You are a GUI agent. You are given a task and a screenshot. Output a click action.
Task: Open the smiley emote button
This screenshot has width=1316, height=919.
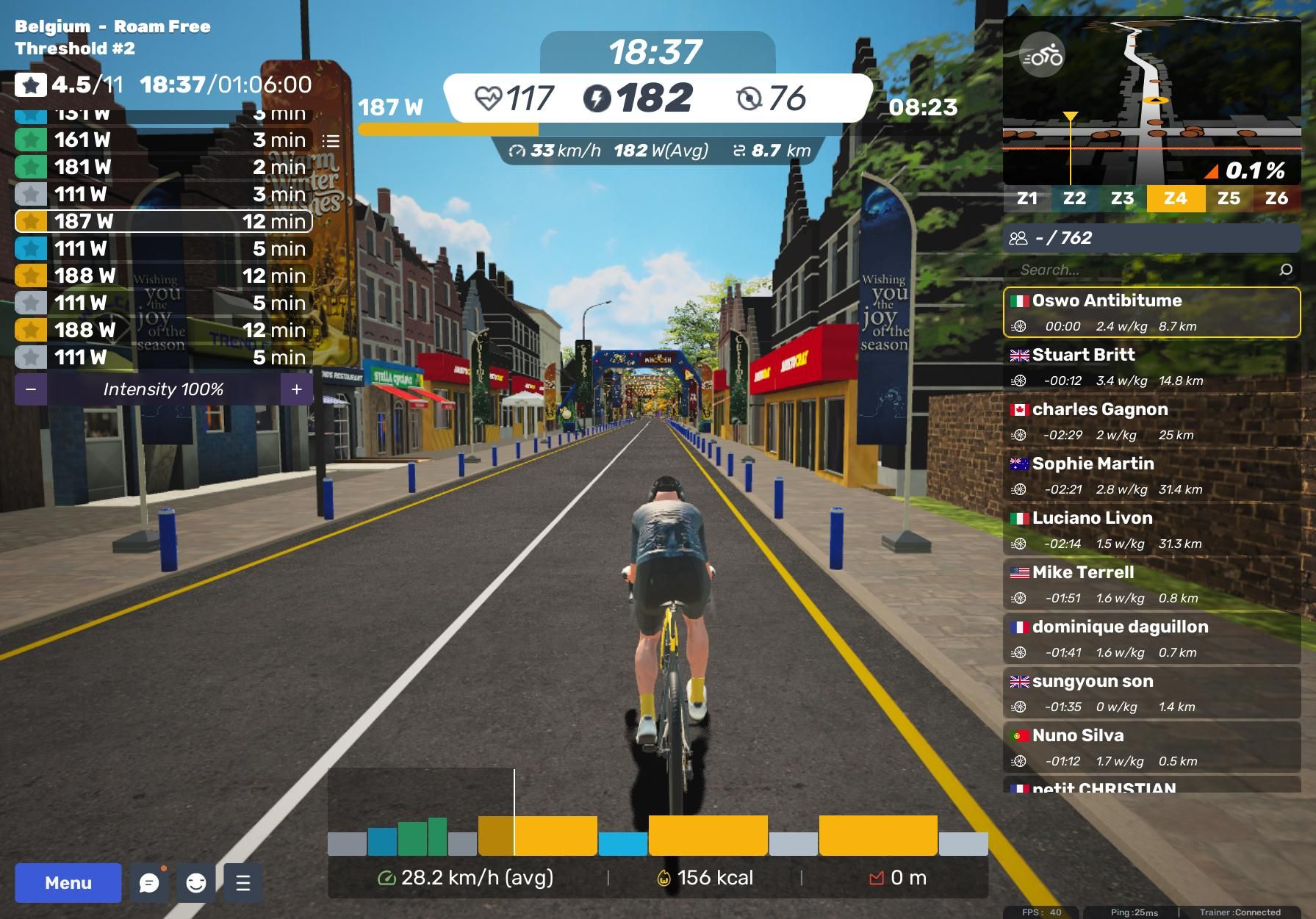(196, 882)
